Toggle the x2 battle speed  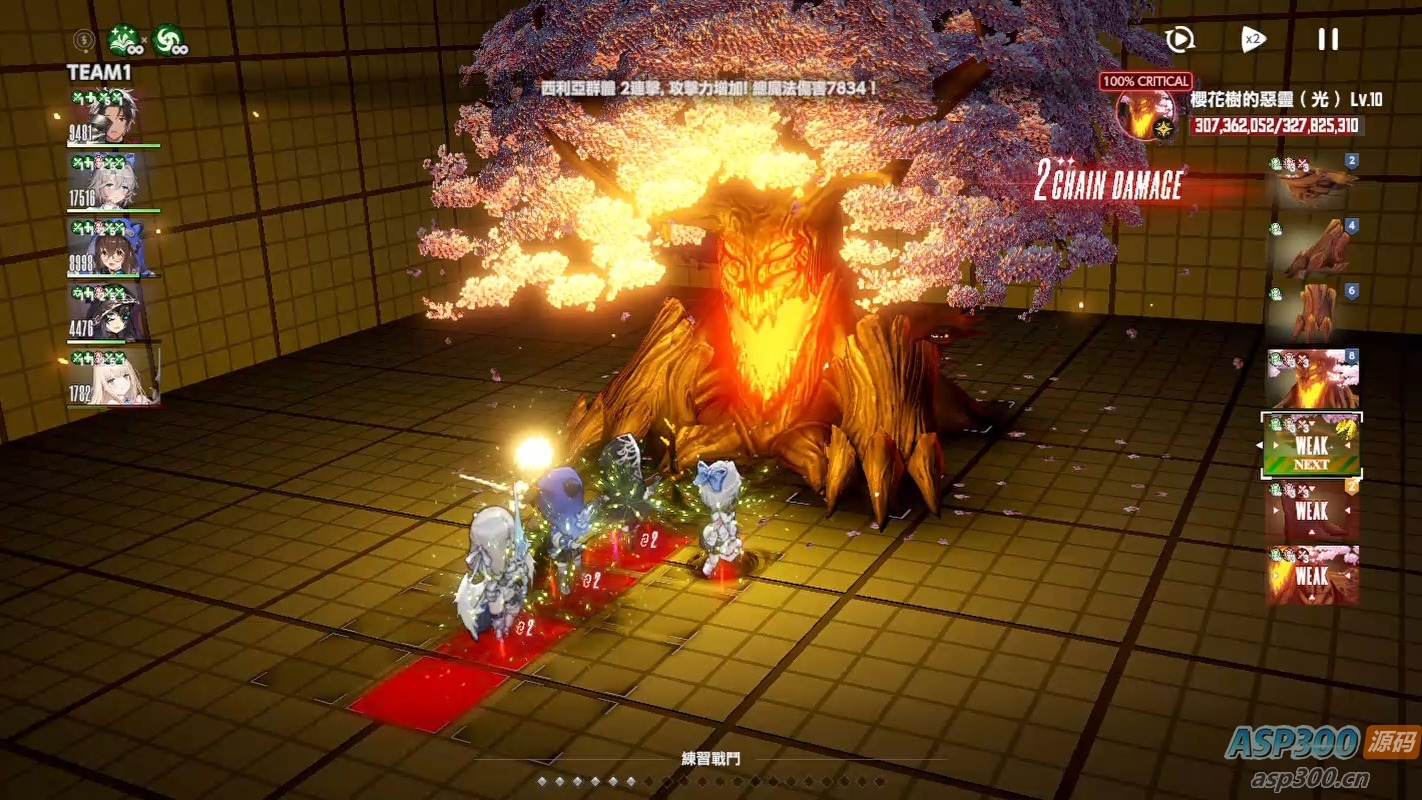pyautogui.click(x=1253, y=40)
